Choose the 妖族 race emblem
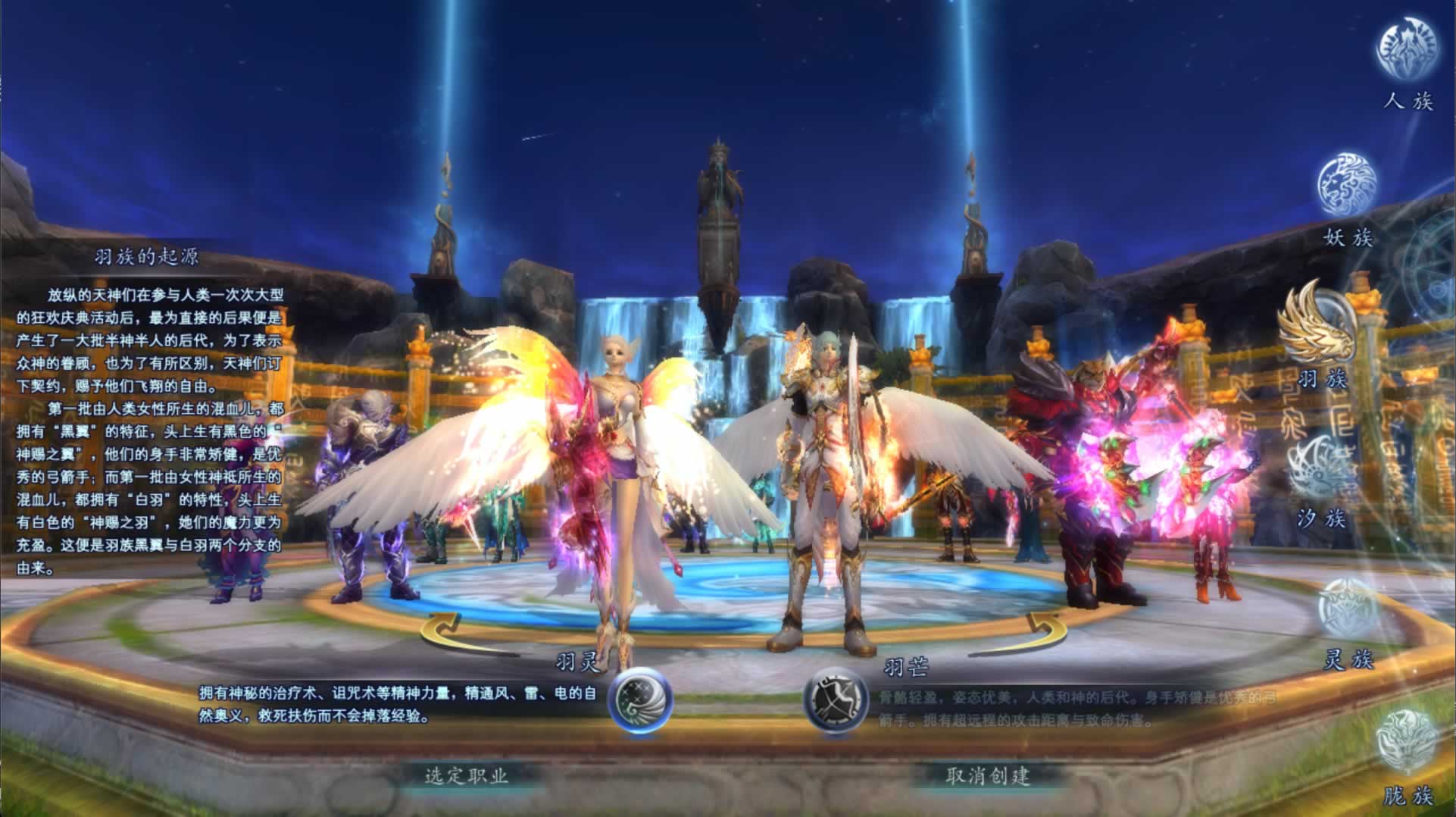 (x=1348, y=186)
